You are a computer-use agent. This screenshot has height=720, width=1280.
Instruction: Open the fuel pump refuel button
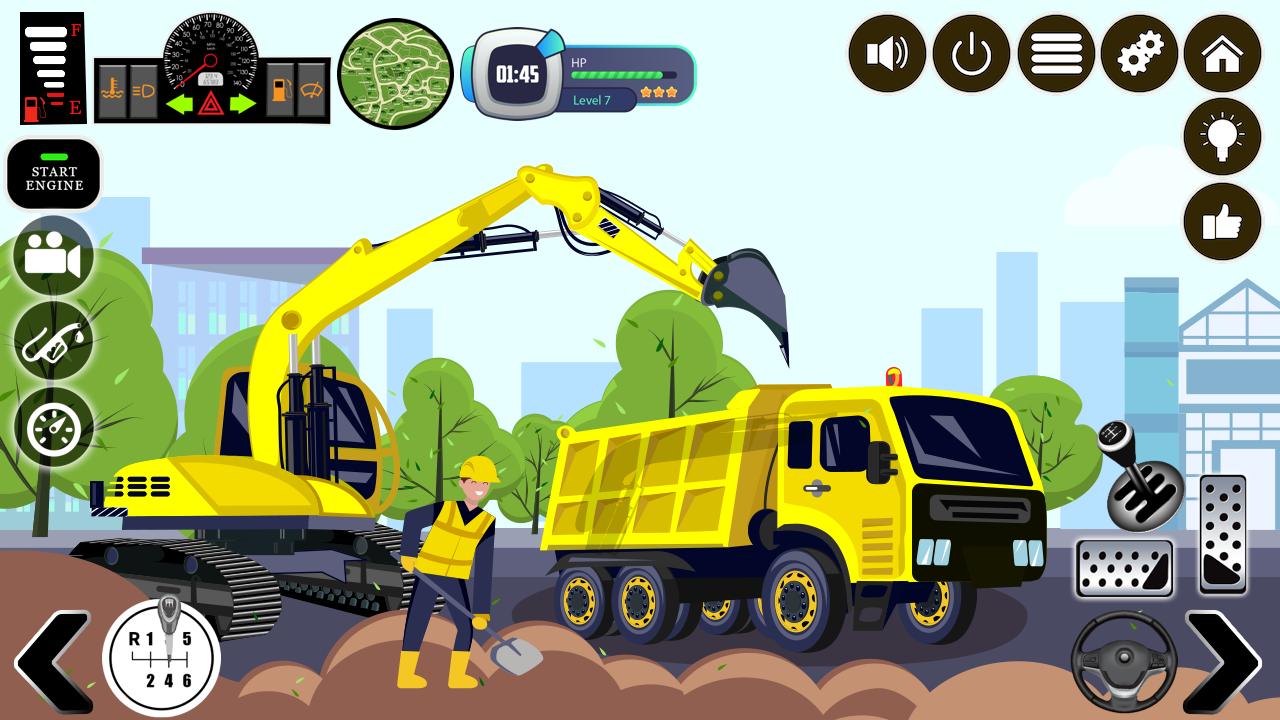[53, 342]
